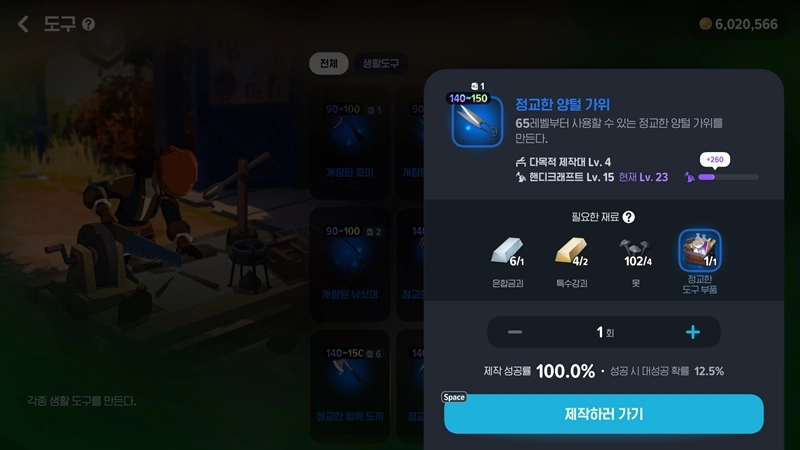Switch to the 생활도구 tab
This screenshot has width=800, height=450.
point(380,63)
